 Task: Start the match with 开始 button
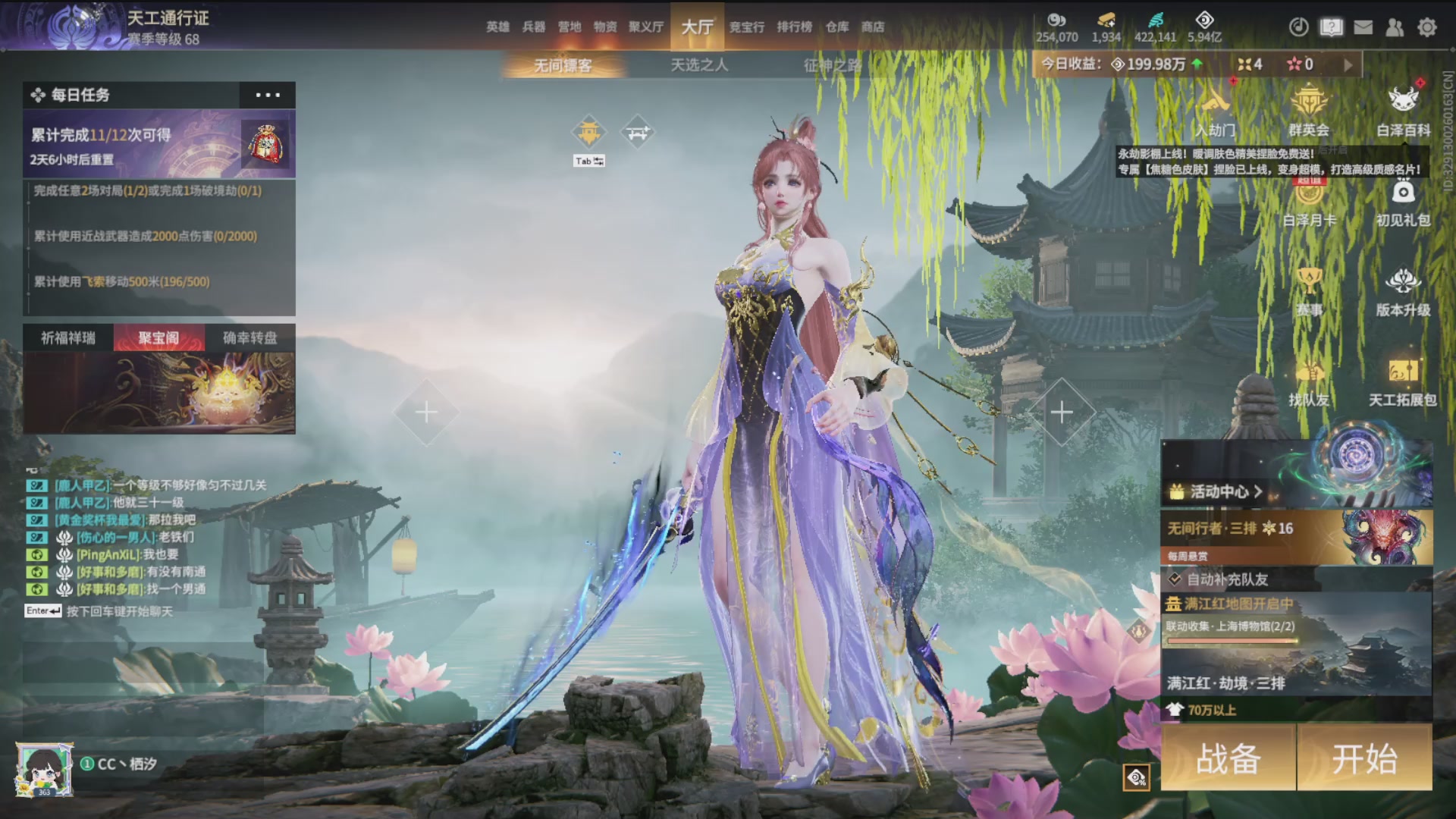1364,758
